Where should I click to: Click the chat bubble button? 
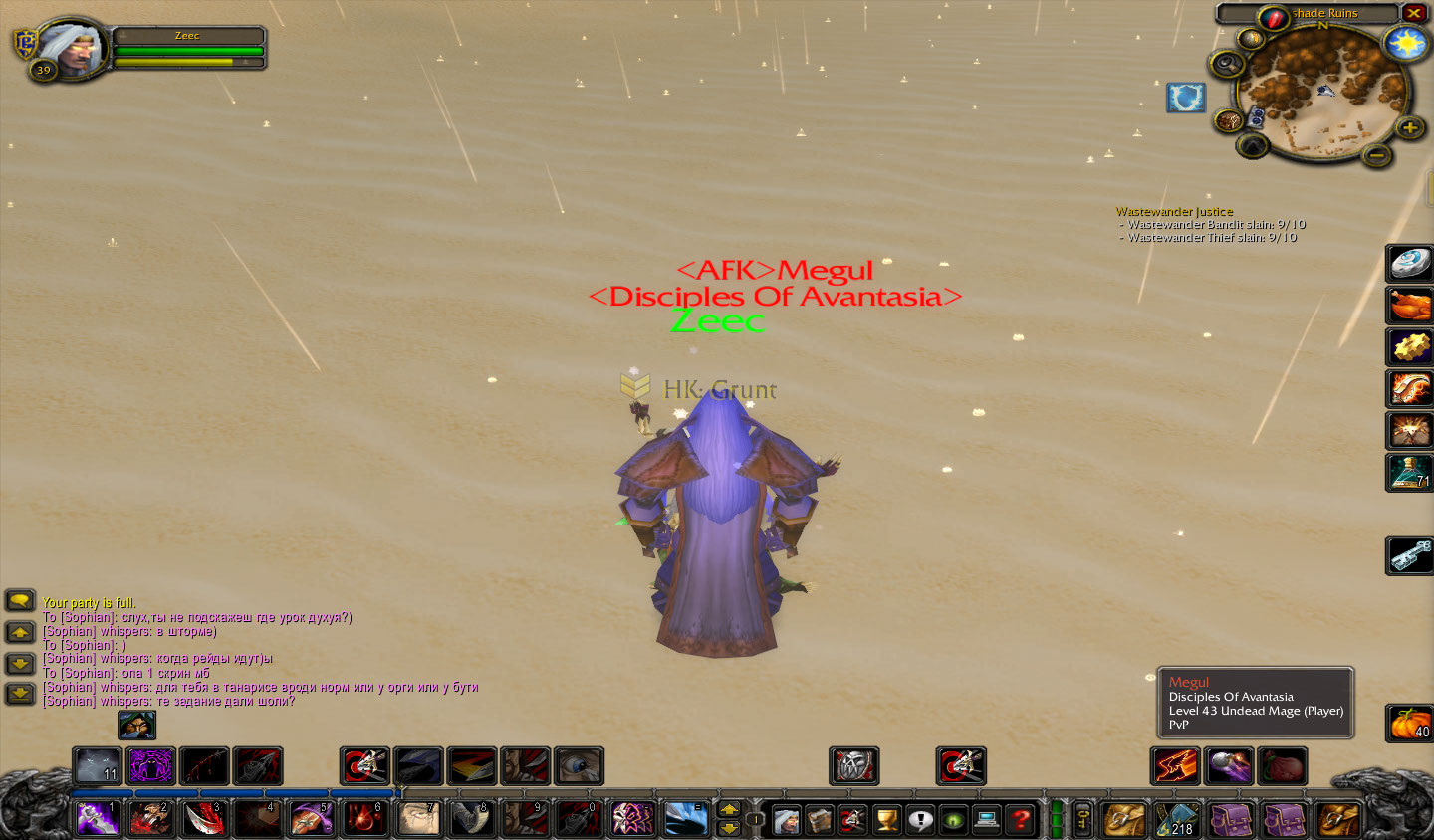[20, 600]
